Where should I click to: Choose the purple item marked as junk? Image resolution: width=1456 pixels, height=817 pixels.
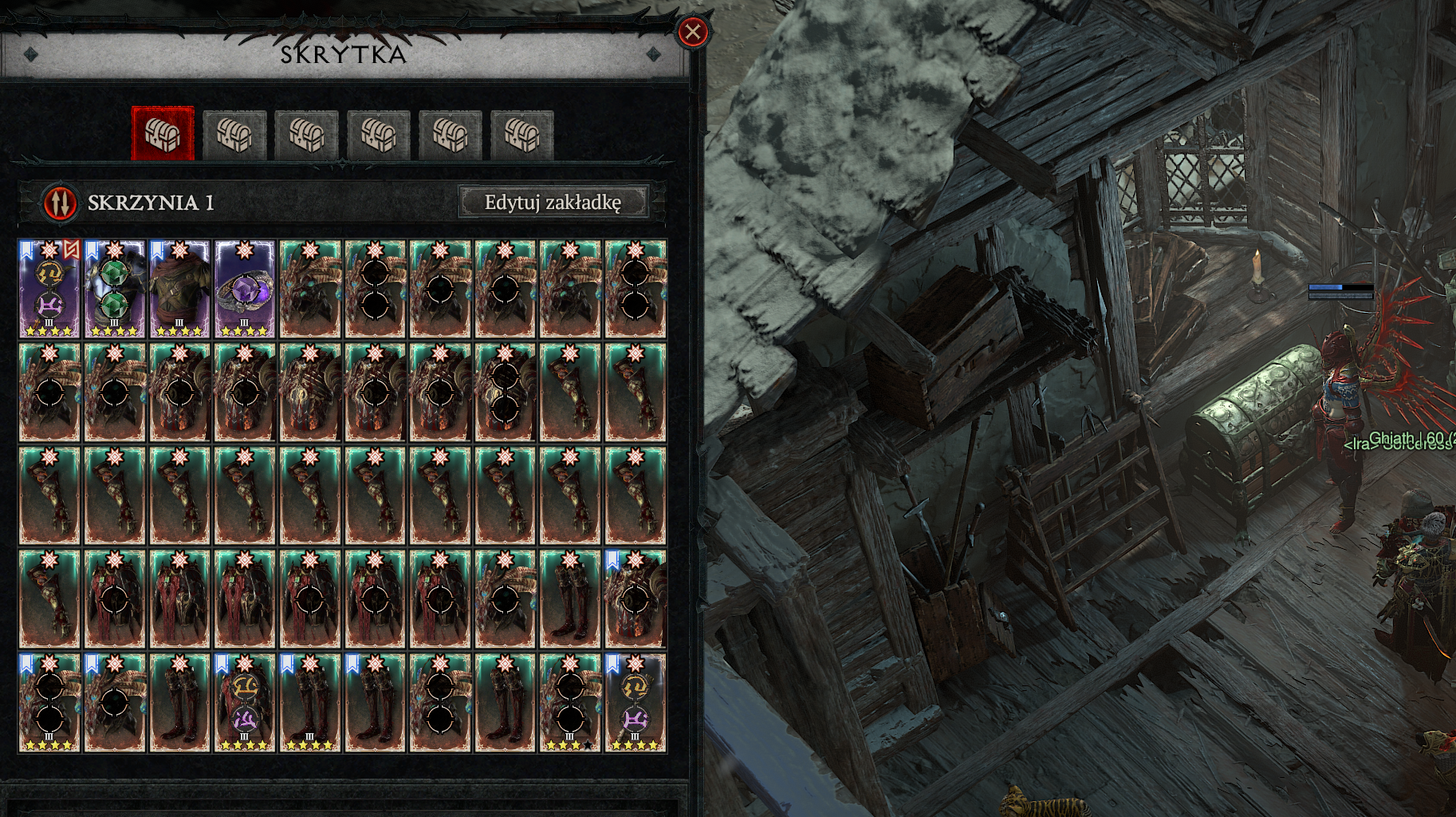pyautogui.click(x=49, y=290)
